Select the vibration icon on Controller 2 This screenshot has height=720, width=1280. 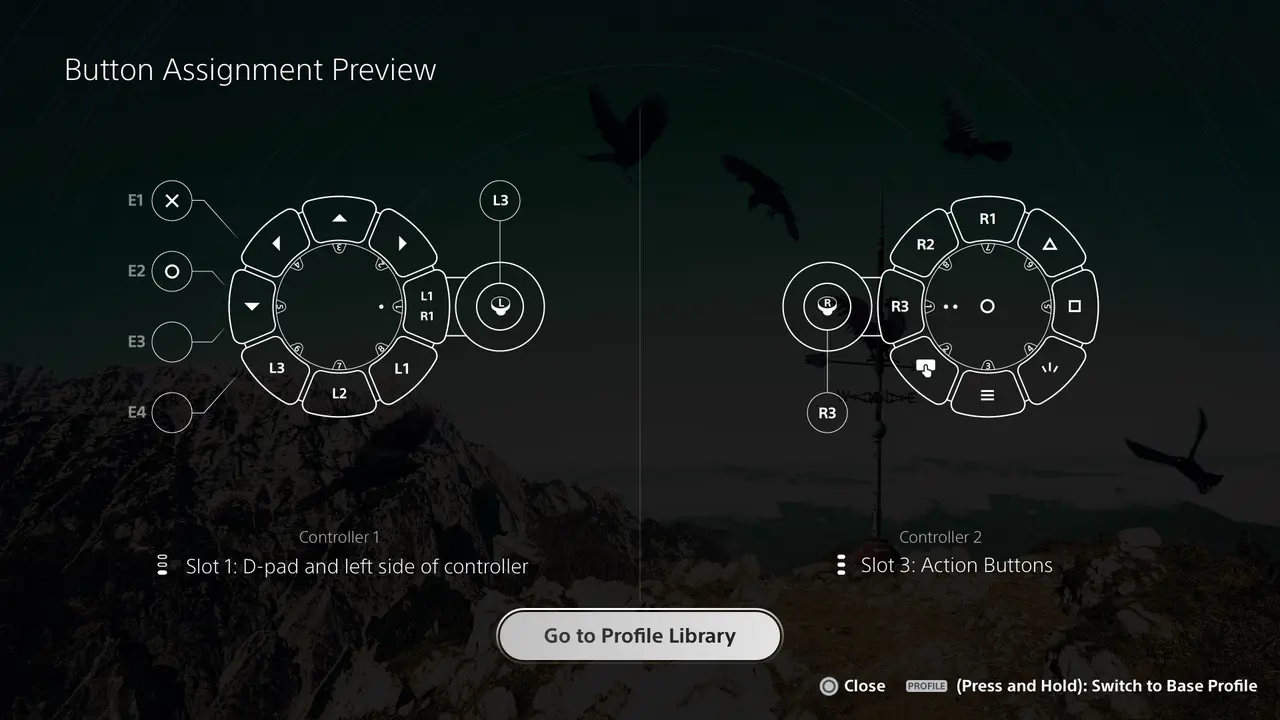point(1049,368)
